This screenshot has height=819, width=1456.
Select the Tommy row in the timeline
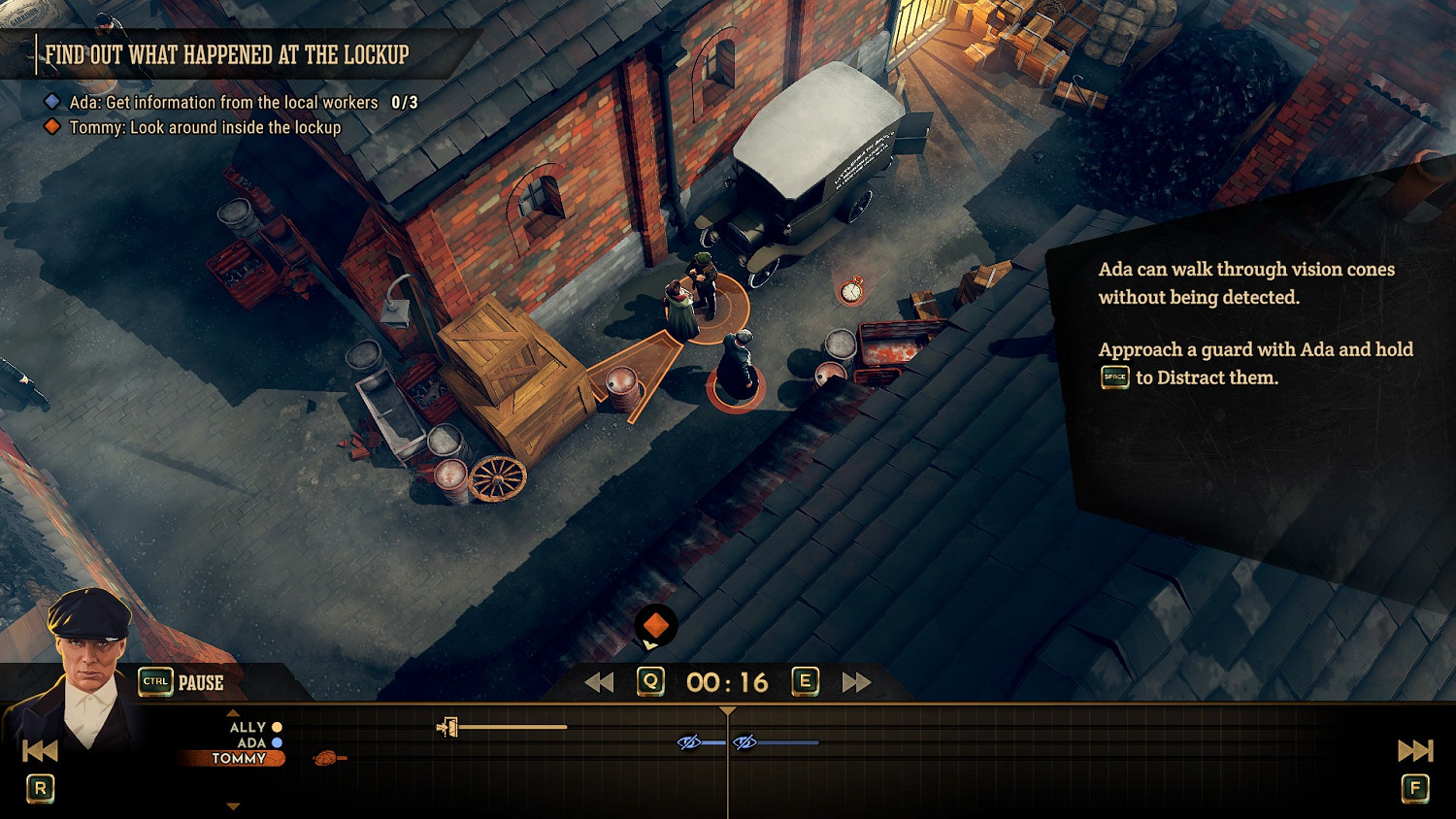click(x=239, y=759)
